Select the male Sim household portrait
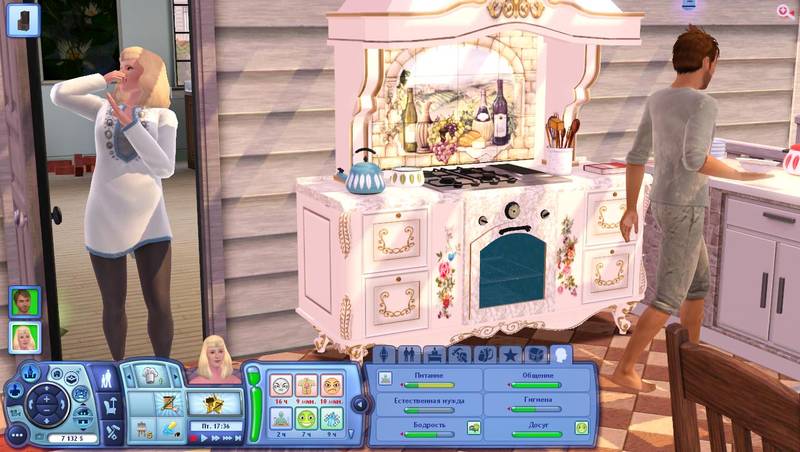This screenshot has width=800, height=452. coord(25,301)
